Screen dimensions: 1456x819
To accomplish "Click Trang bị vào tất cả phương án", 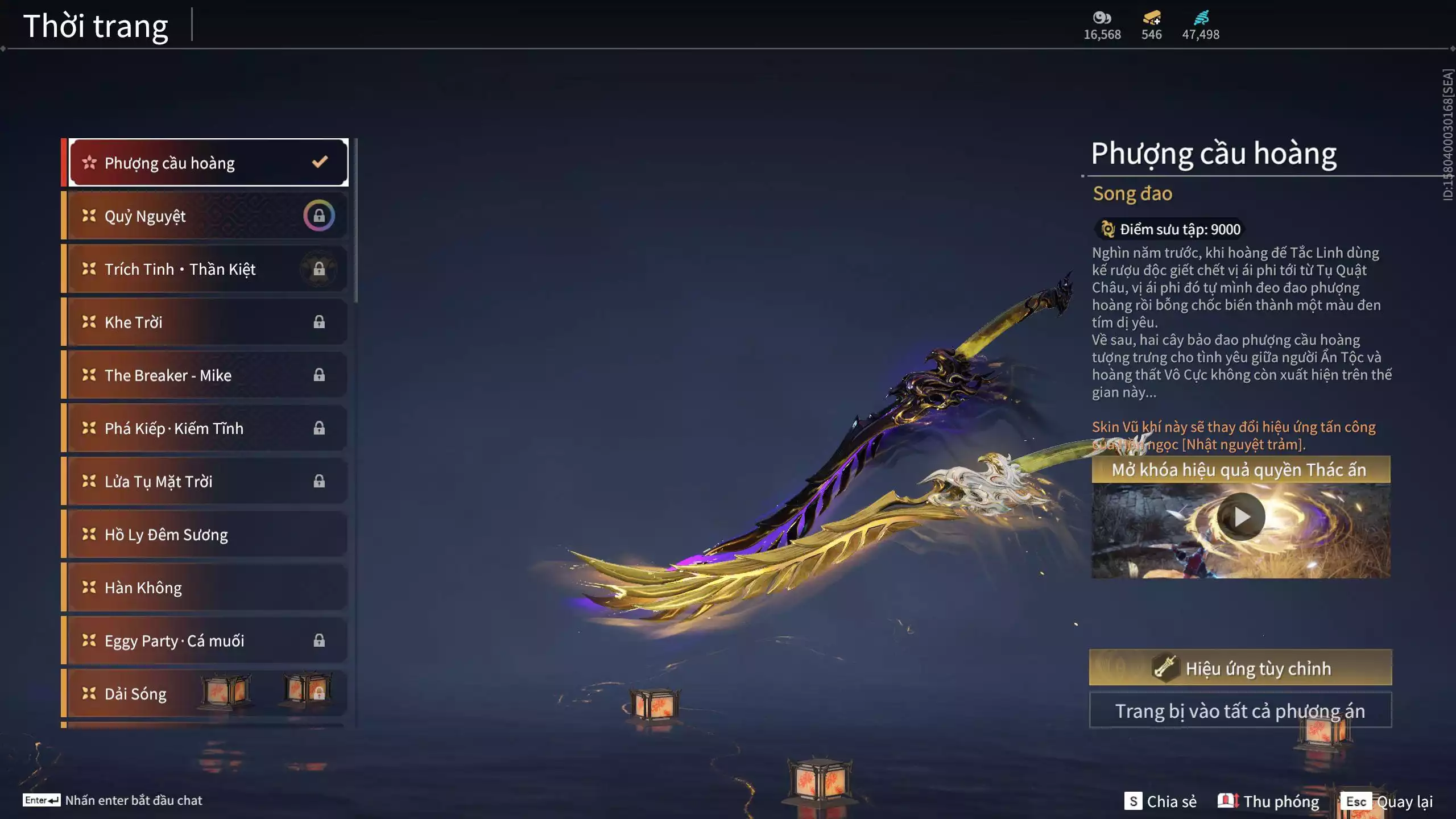I will pos(1240,710).
